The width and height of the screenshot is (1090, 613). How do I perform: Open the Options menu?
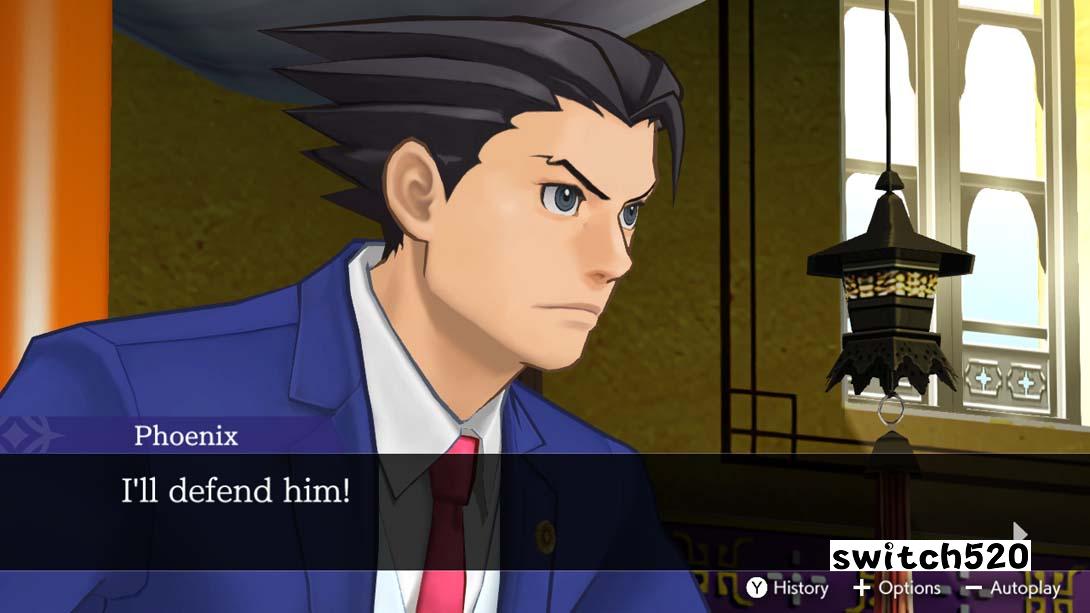(897, 588)
